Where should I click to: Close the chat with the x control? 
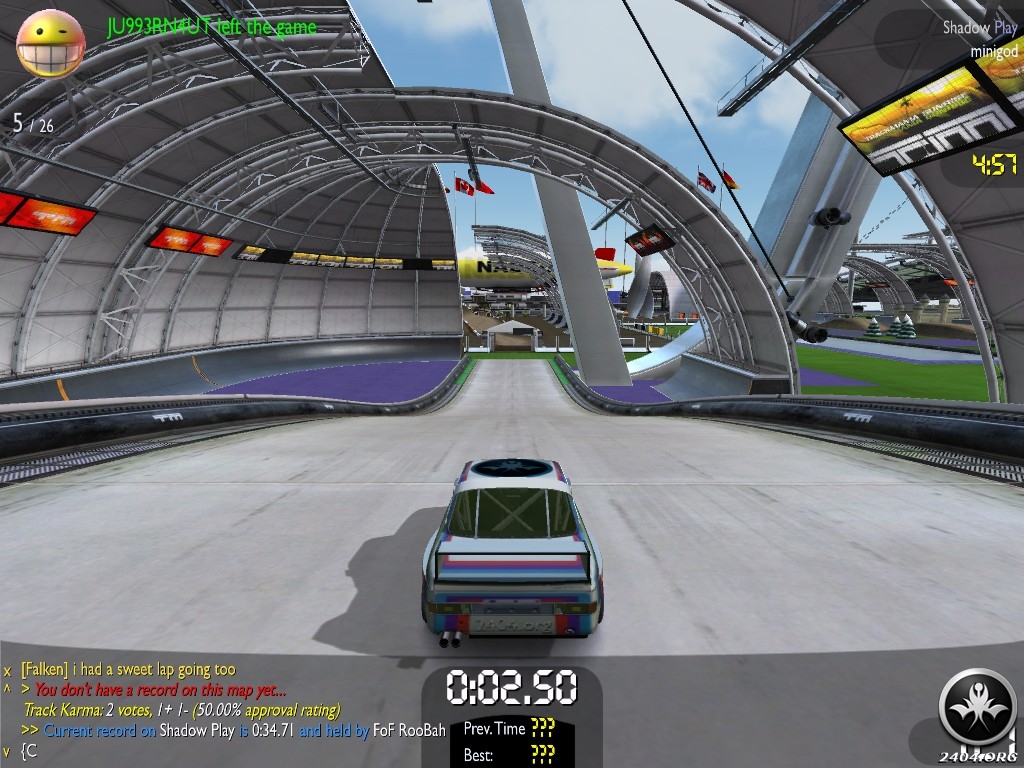7,670
